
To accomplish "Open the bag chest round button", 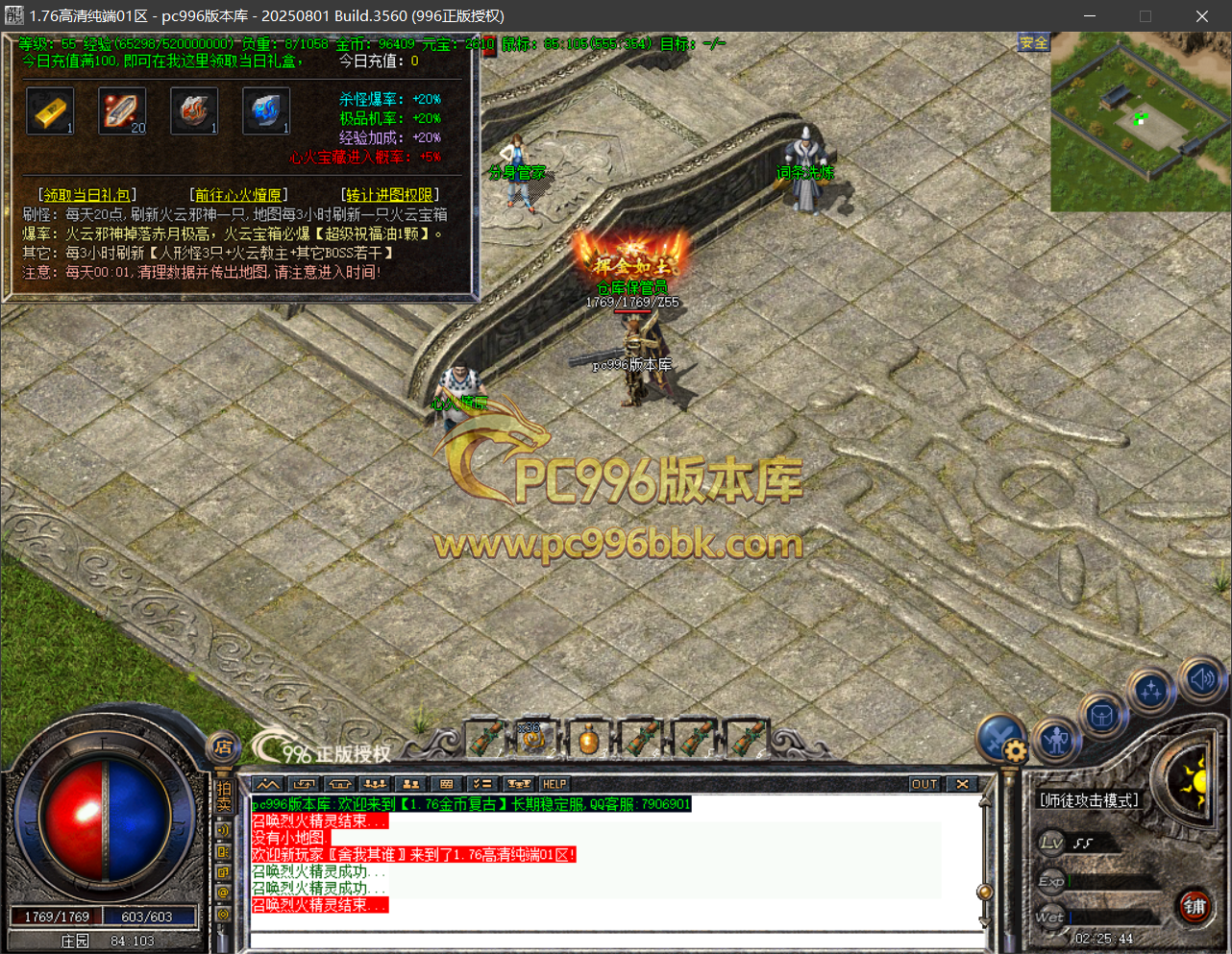I will coord(1102,716).
